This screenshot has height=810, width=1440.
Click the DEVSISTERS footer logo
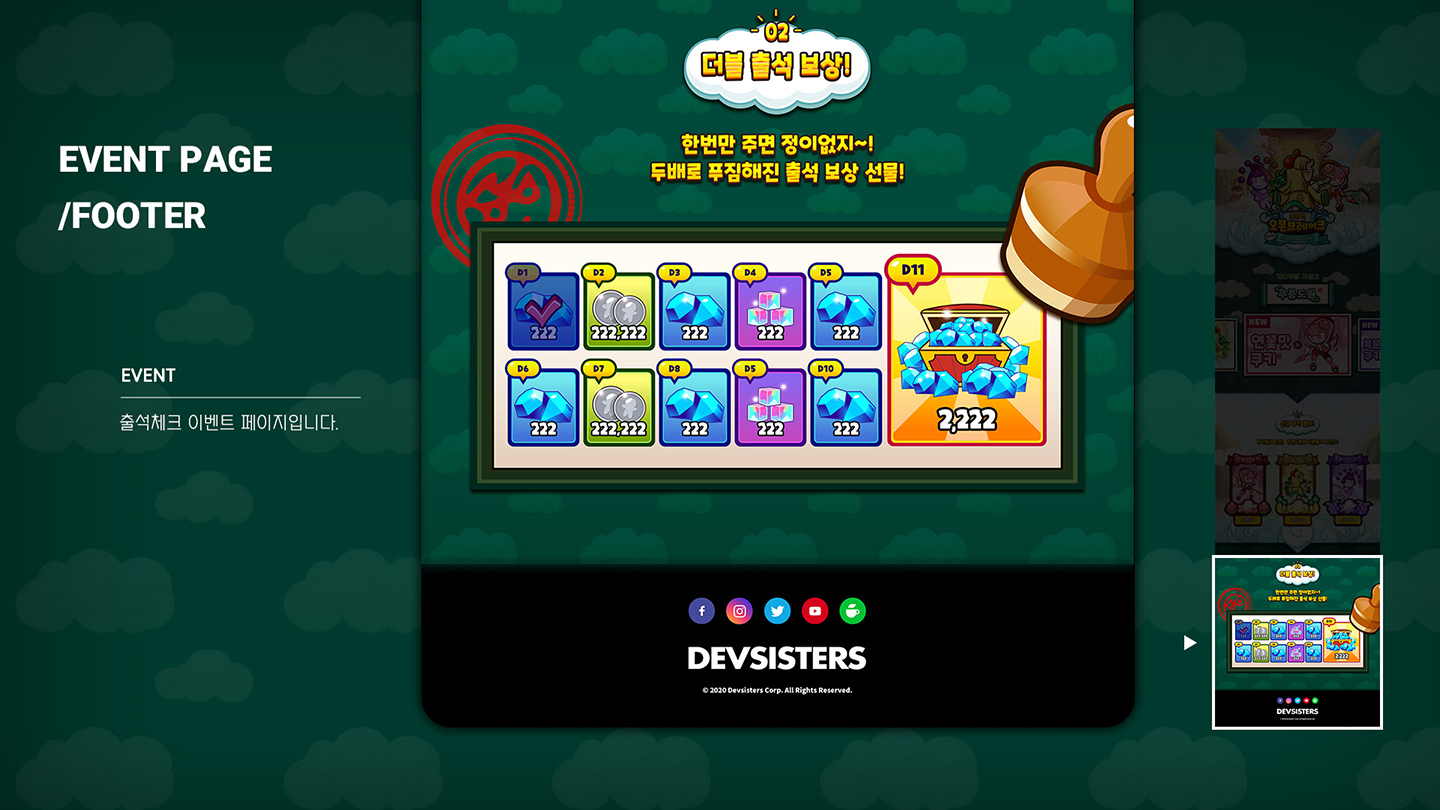(x=777, y=658)
